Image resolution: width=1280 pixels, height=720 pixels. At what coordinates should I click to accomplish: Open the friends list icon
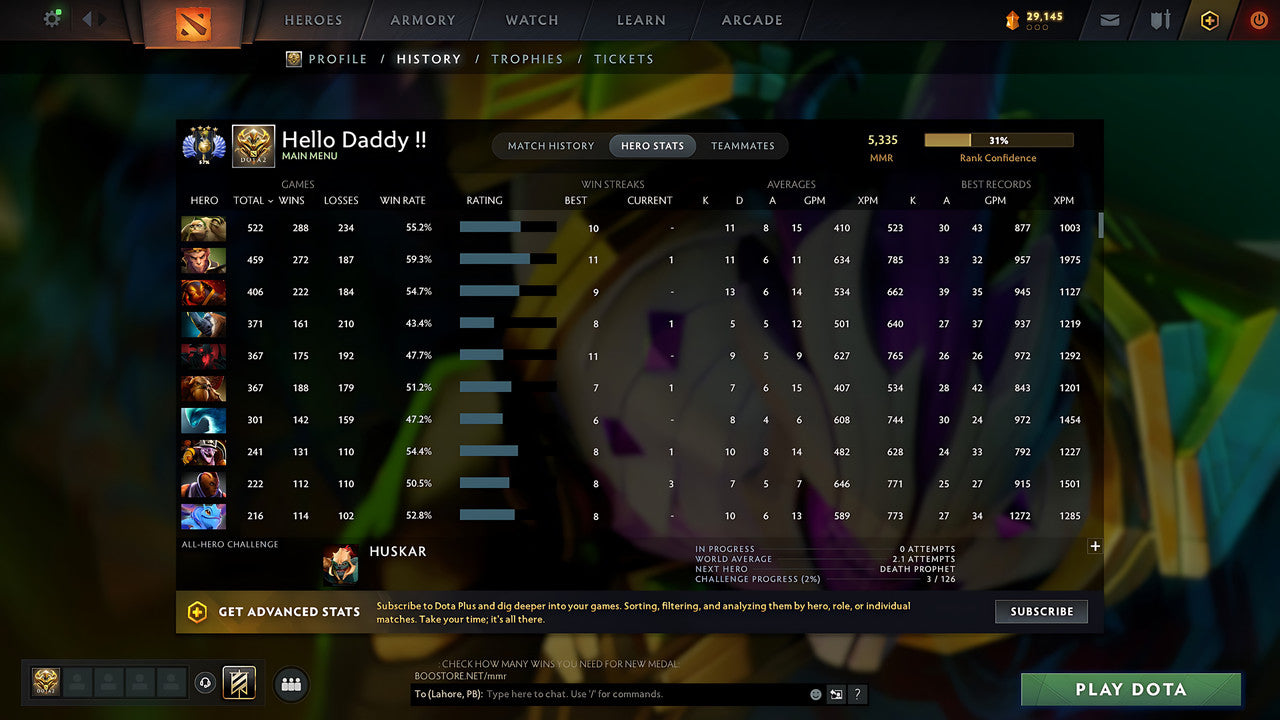[290, 684]
